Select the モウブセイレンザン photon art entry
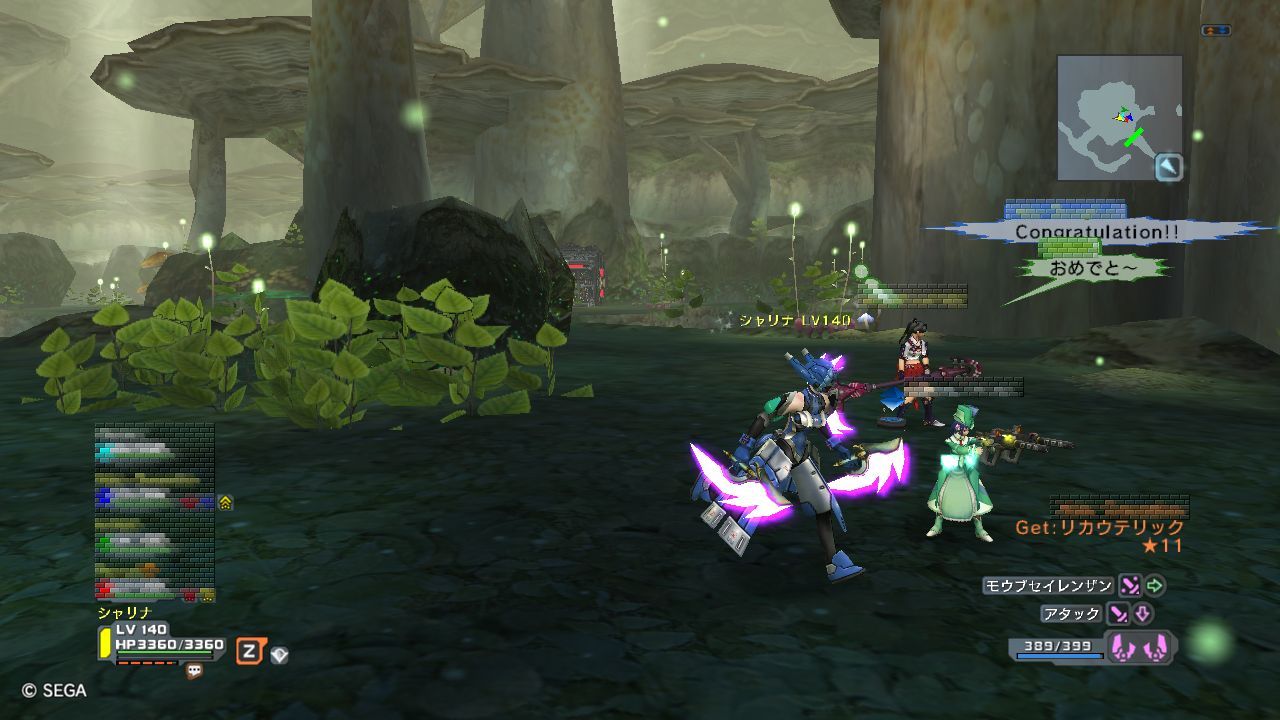Screen dimensions: 1280x720 [x=1047, y=585]
